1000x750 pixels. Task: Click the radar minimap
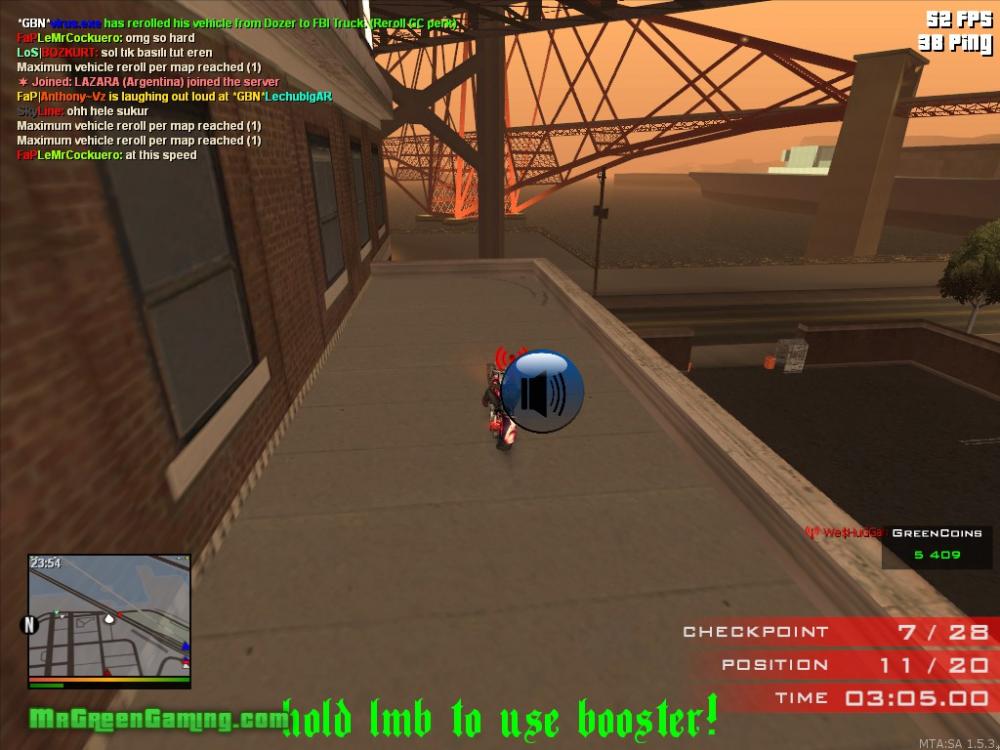[109, 617]
